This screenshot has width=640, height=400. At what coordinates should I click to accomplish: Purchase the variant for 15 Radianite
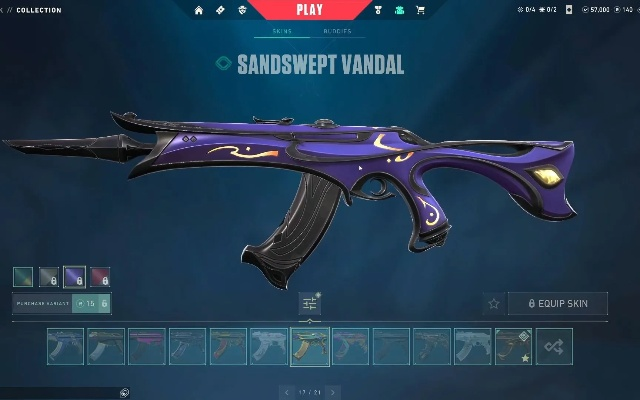(91, 303)
